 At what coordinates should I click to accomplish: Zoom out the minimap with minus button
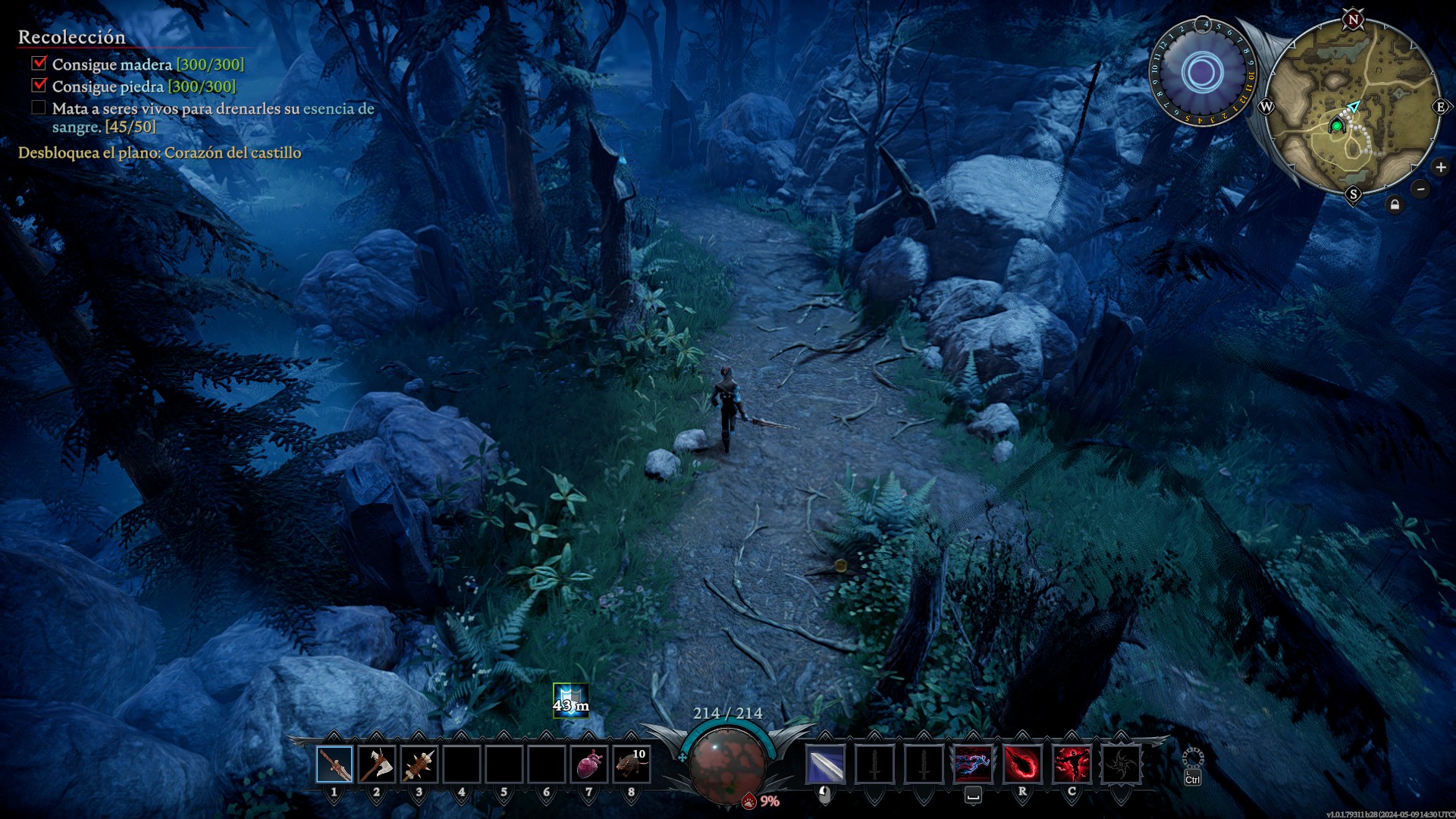pos(1421,189)
